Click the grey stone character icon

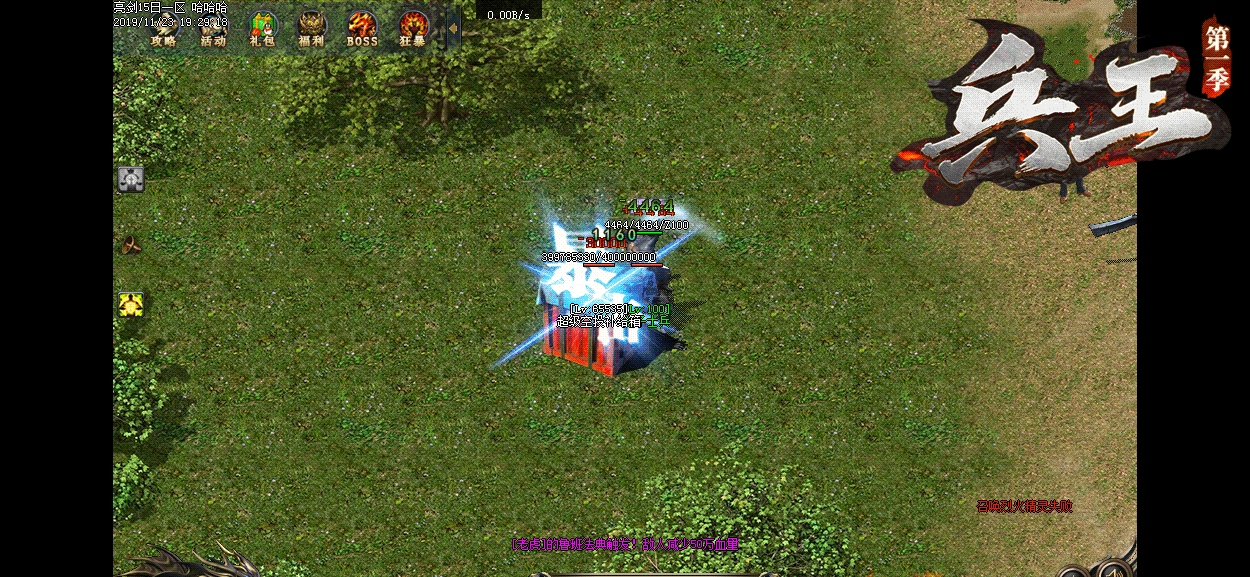(x=131, y=179)
